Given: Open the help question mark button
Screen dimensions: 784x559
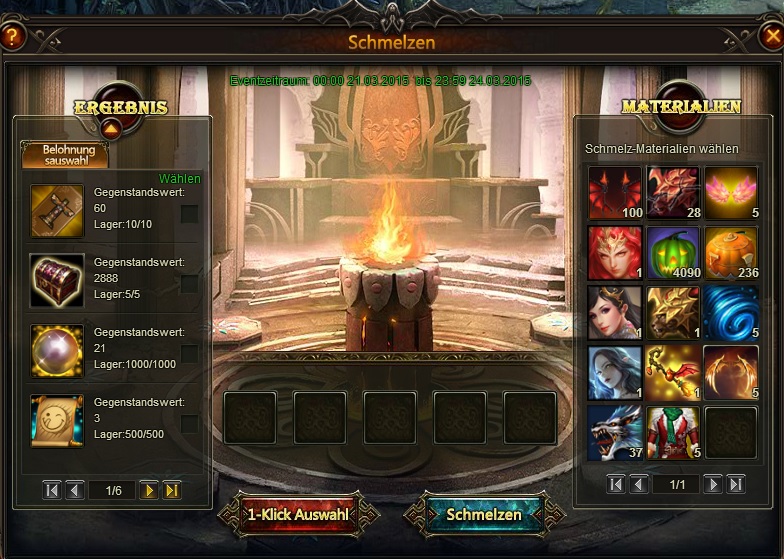Looking at the screenshot, I should pos(12,38).
